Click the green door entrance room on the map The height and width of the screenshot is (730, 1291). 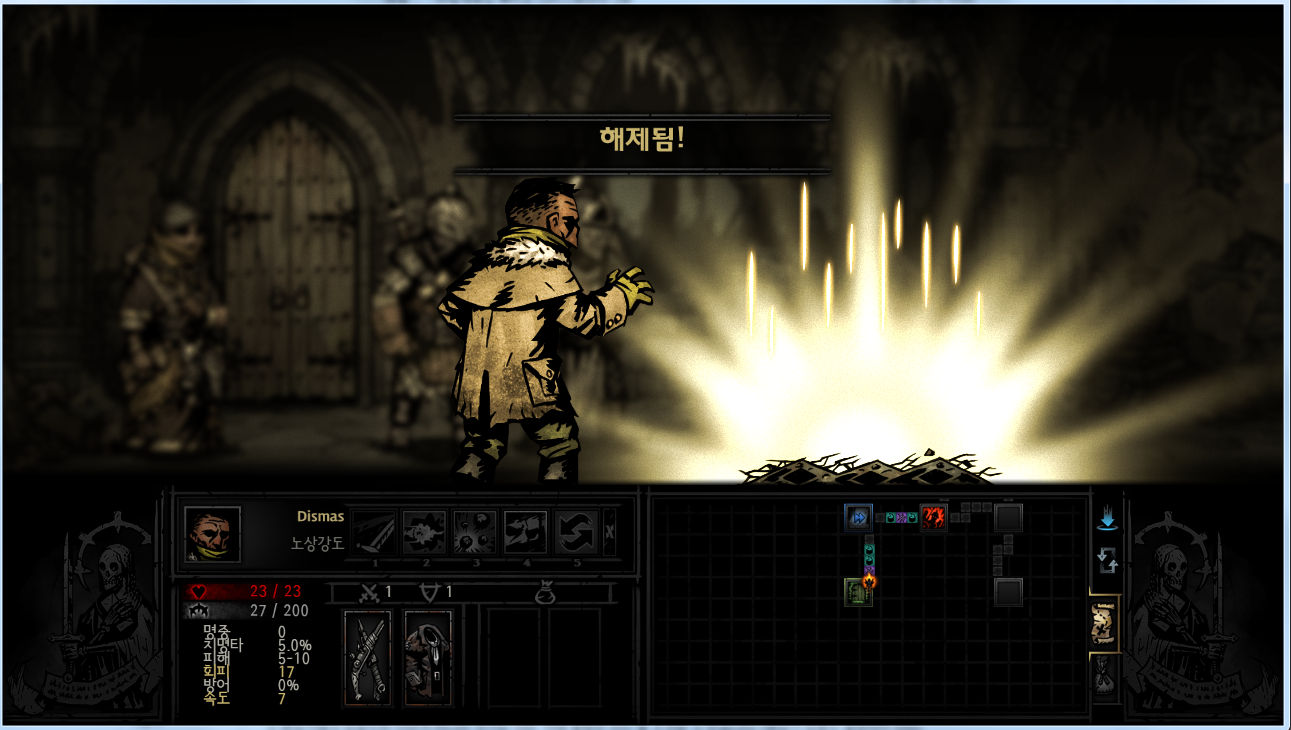[x=858, y=591]
